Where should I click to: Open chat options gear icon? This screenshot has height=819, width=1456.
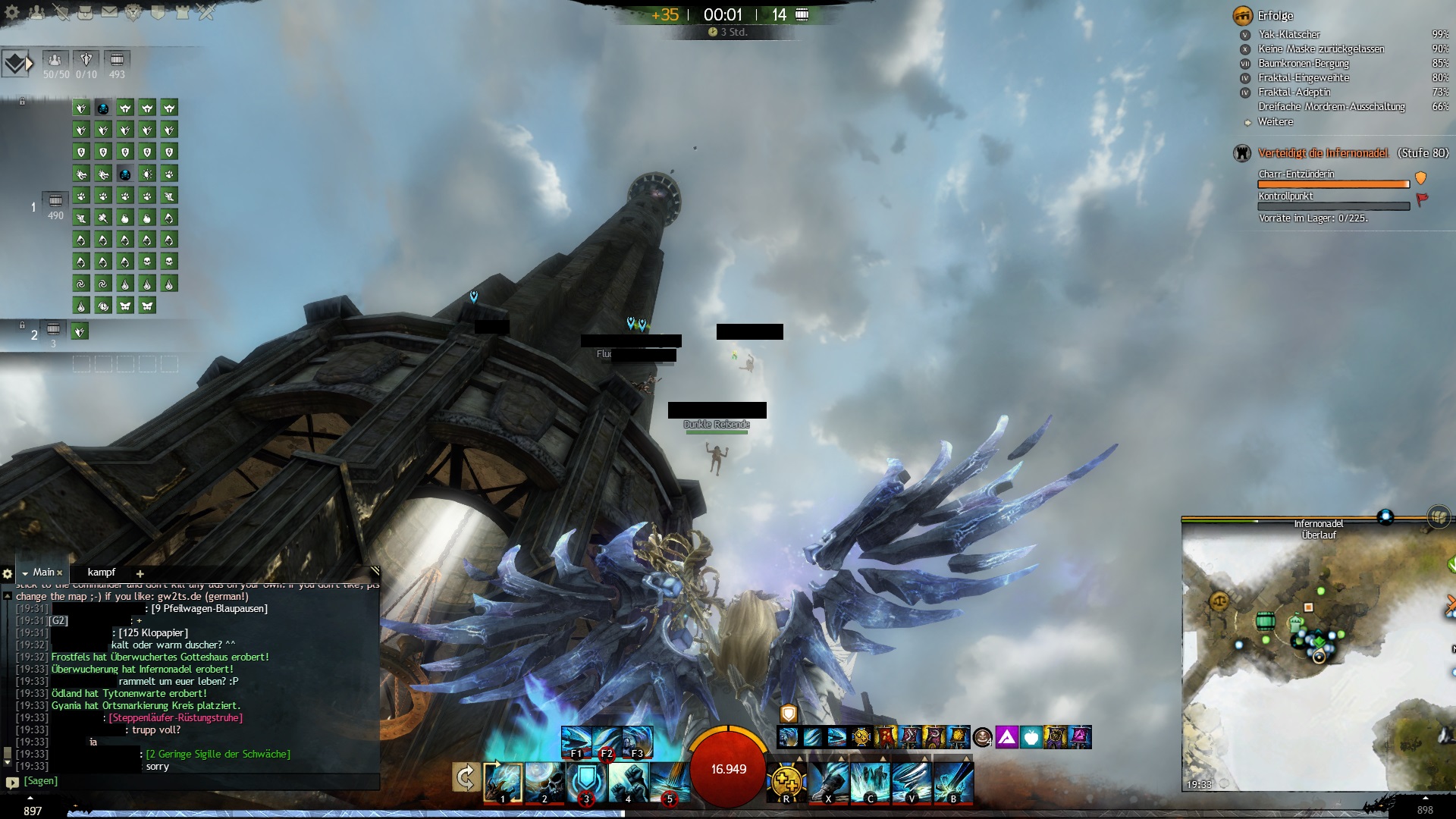tap(8, 574)
